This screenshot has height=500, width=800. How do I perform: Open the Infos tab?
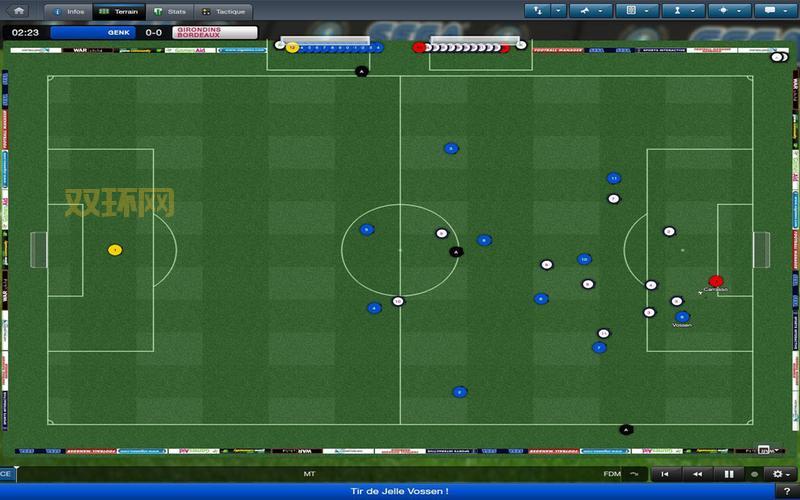coord(68,11)
